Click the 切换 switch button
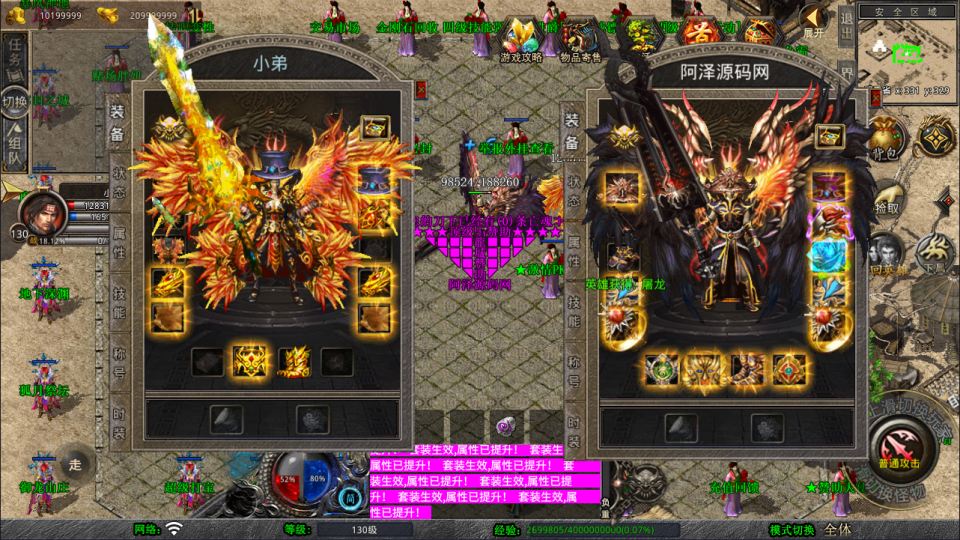The width and height of the screenshot is (960, 540). coord(15,101)
